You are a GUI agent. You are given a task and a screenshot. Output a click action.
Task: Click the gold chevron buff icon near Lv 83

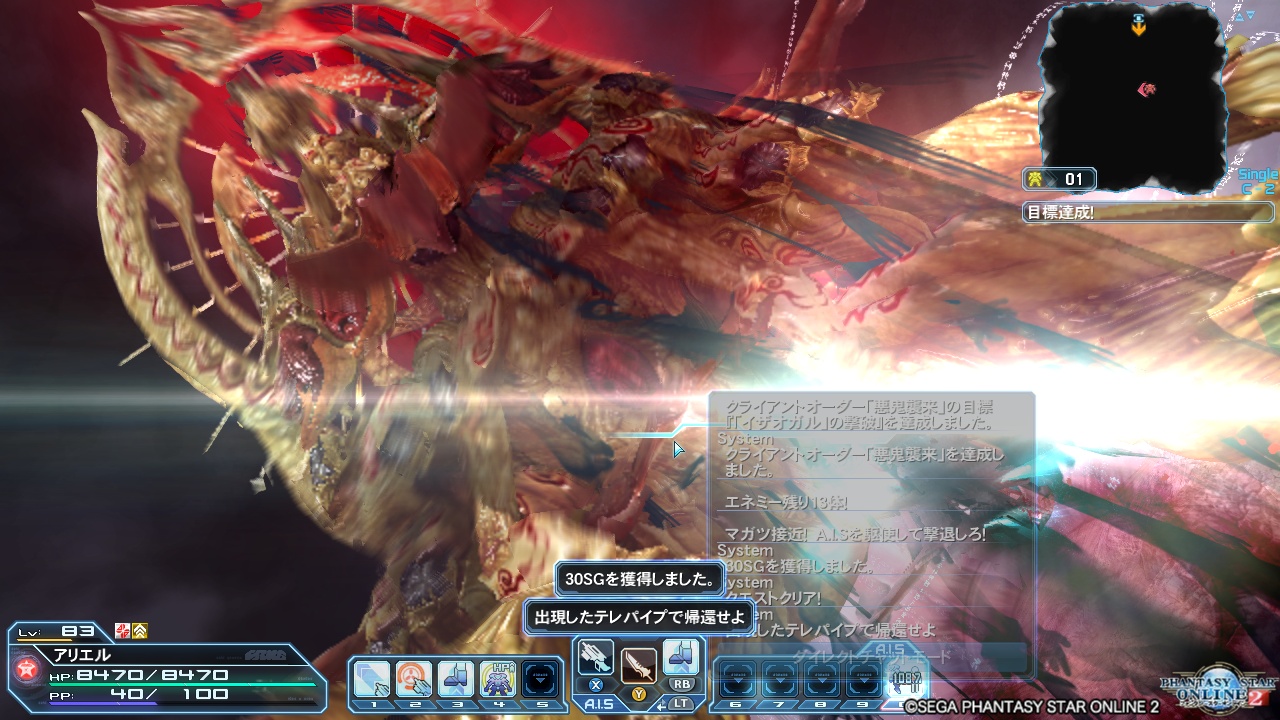coord(140,632)
